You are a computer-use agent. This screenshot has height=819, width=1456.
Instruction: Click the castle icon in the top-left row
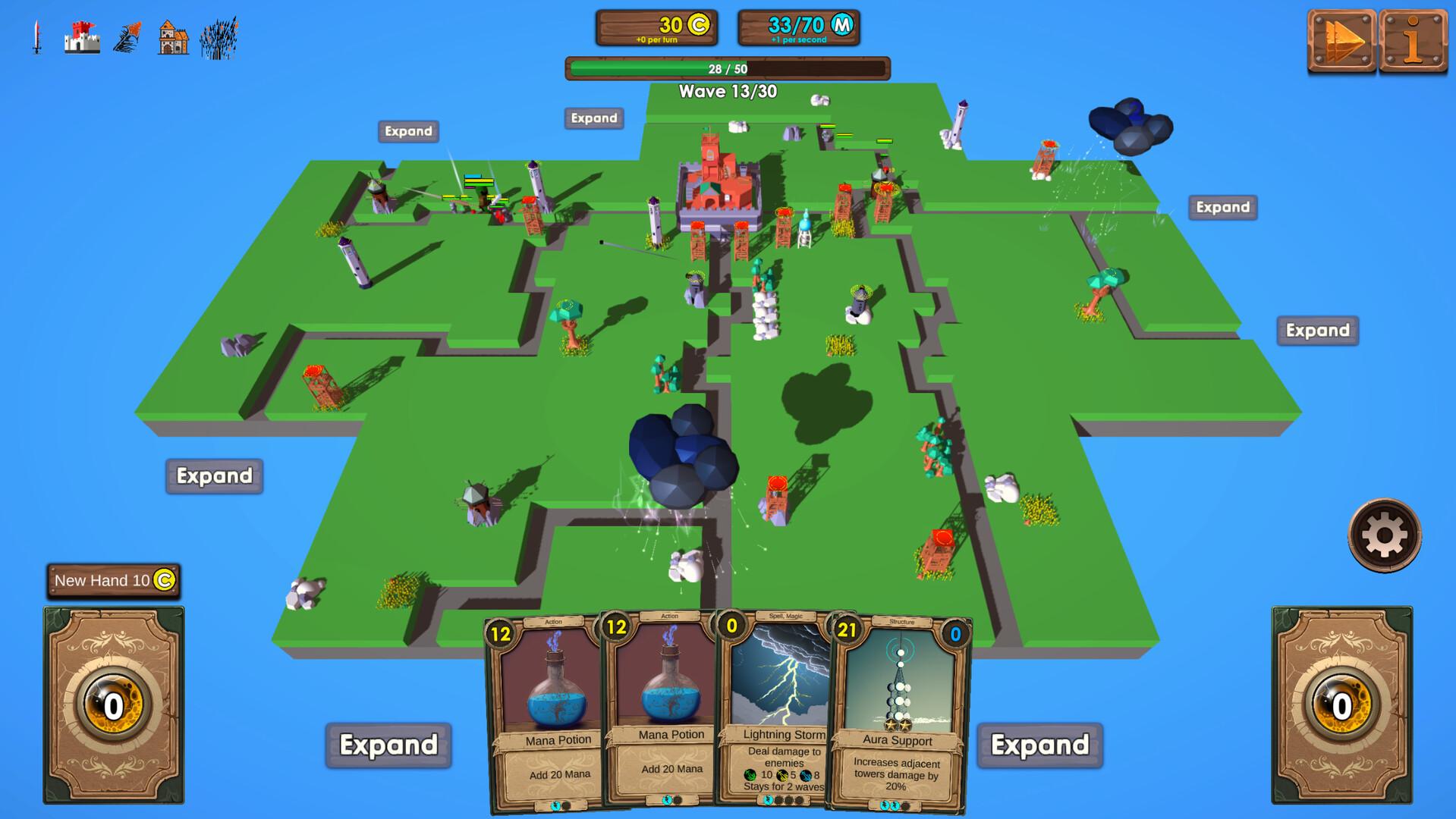81,36
